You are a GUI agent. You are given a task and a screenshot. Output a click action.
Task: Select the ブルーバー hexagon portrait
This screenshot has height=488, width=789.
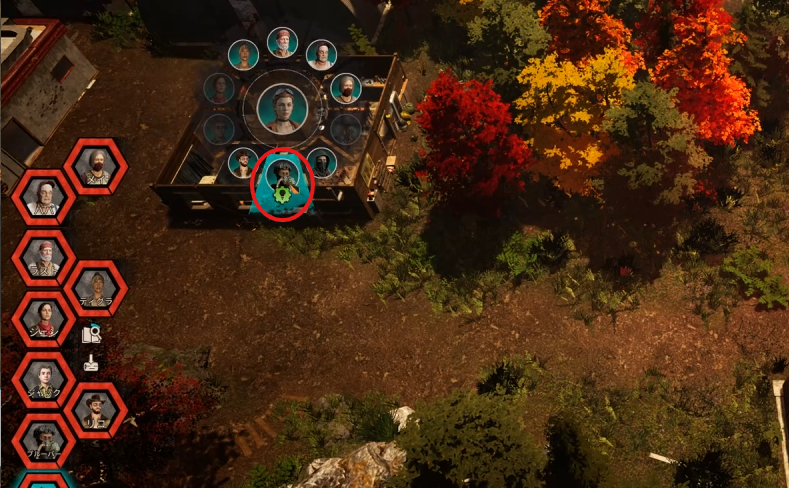44,441
